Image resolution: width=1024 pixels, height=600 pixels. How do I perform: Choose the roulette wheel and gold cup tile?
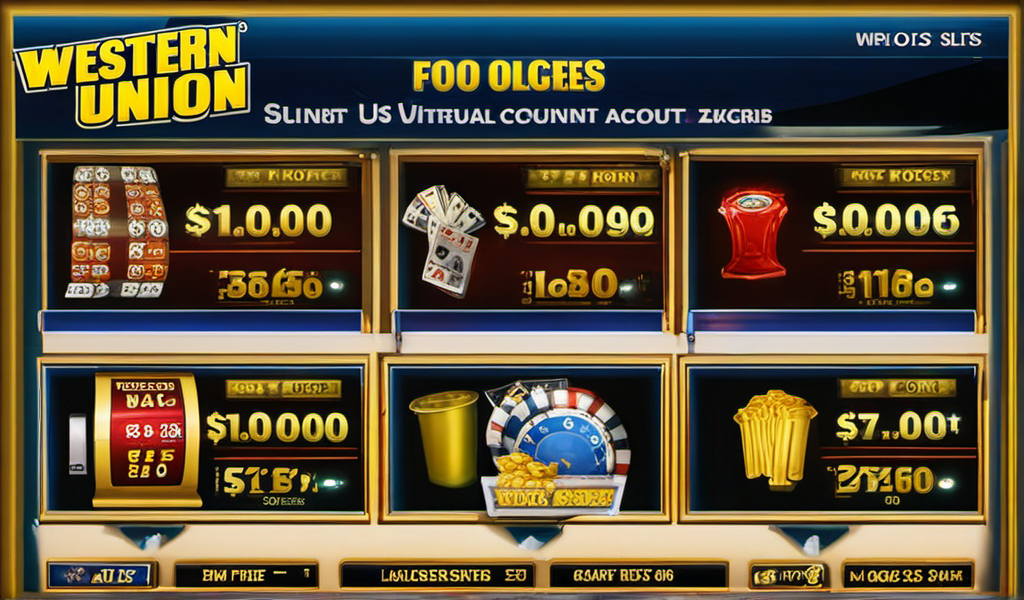pos(527,441)
